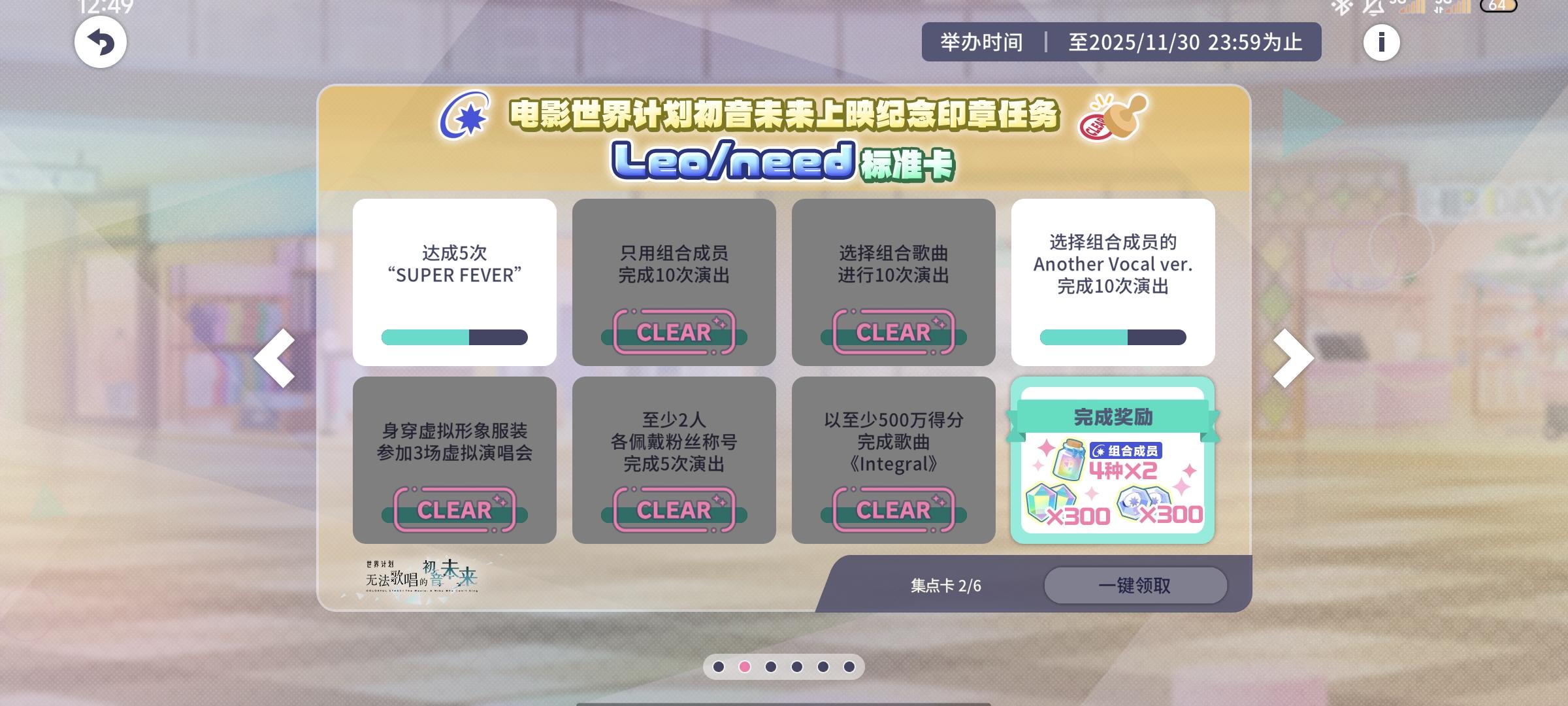Go to the previous card with the left arrow
The image size is (1568, 706).
pyautogui.click(x=274, y=358)
